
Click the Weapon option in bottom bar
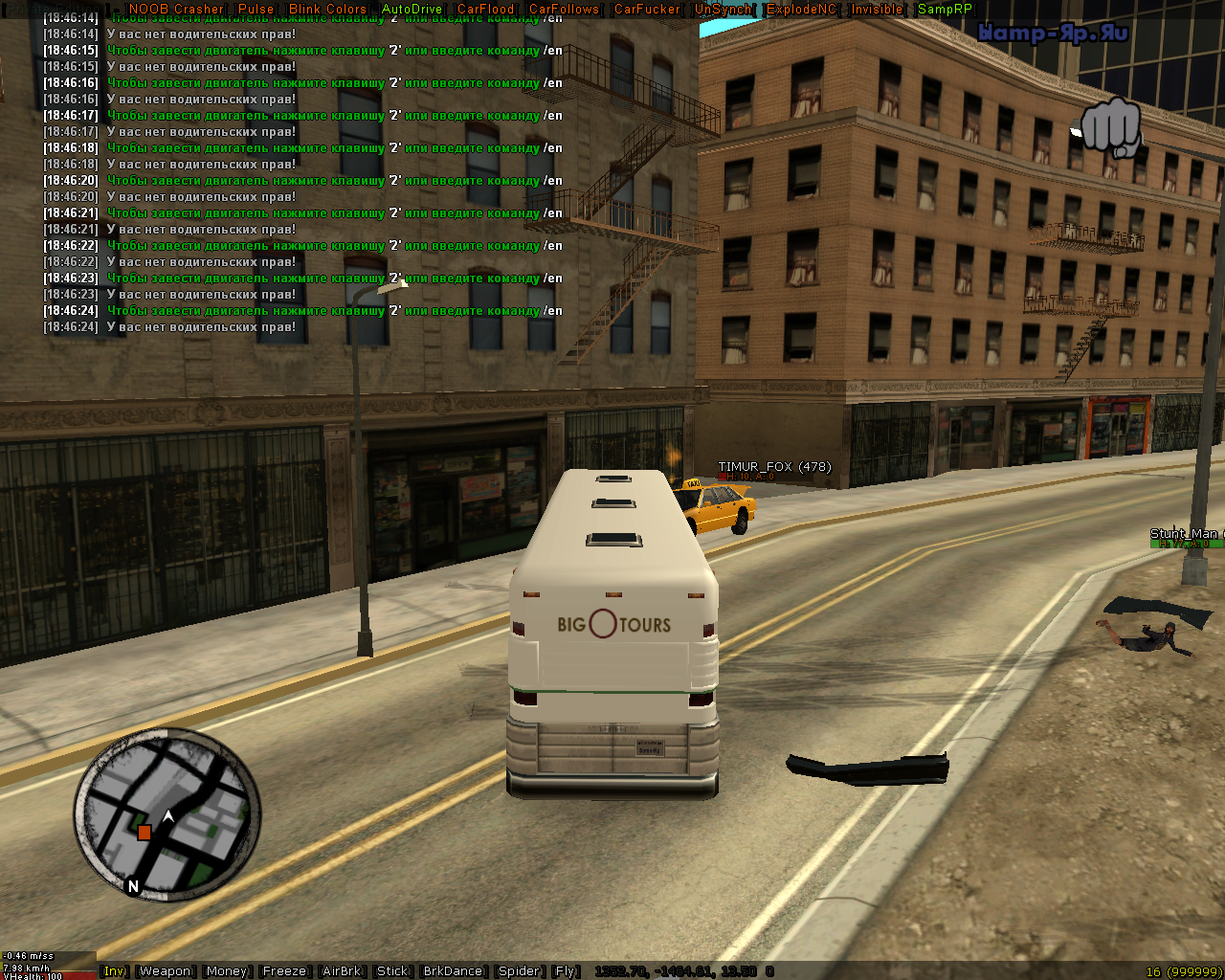point(165,971)
